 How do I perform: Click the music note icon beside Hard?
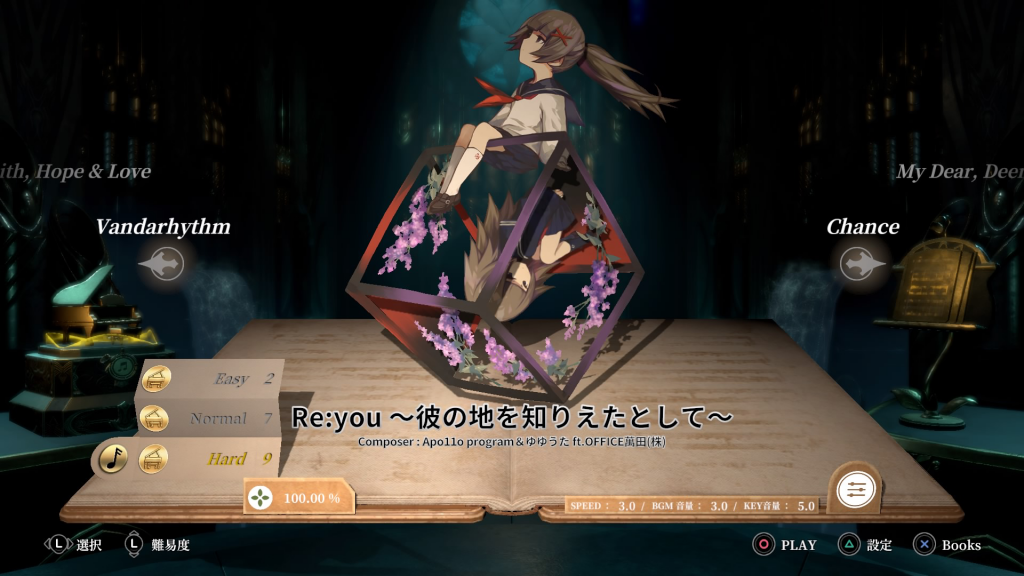114,459
